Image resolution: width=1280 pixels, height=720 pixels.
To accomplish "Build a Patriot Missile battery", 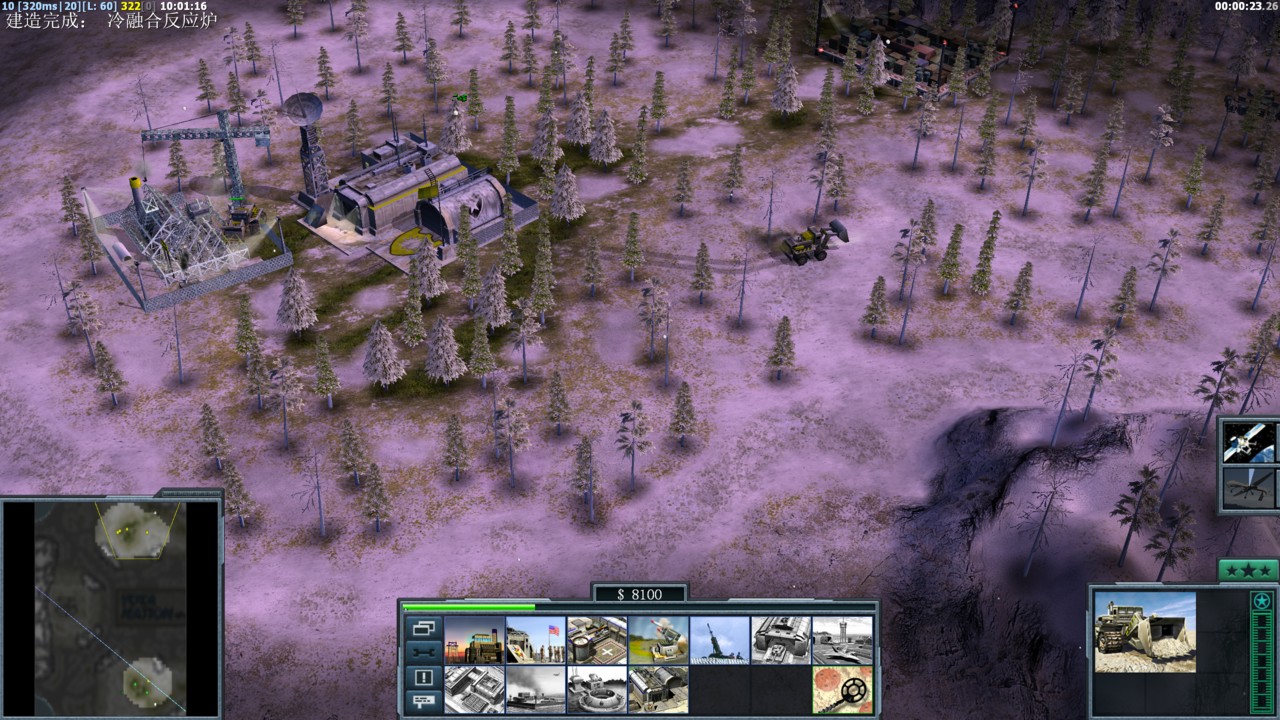I will click(658, 639).
